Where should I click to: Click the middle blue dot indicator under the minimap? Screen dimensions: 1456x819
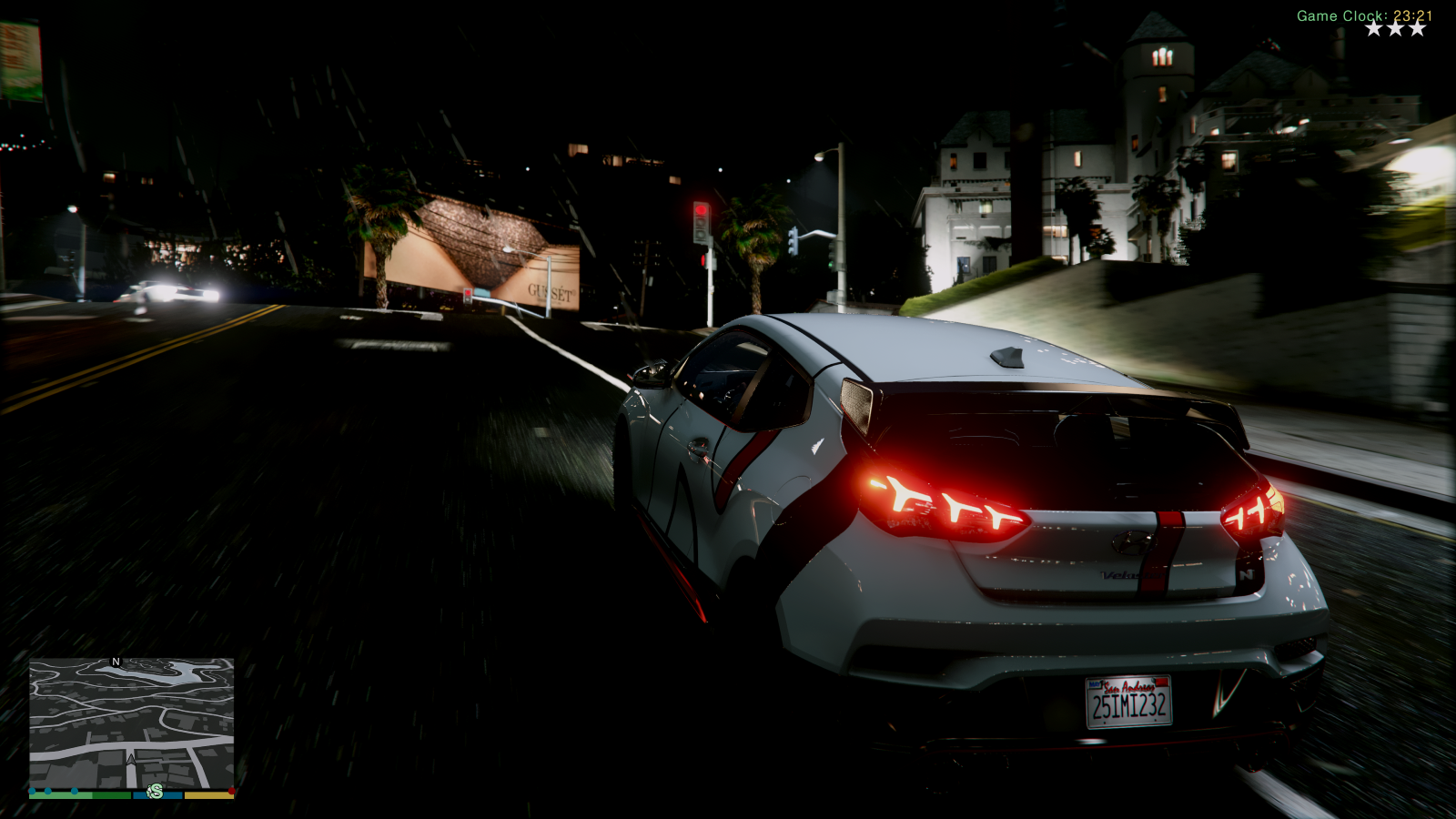pos(47,791)
